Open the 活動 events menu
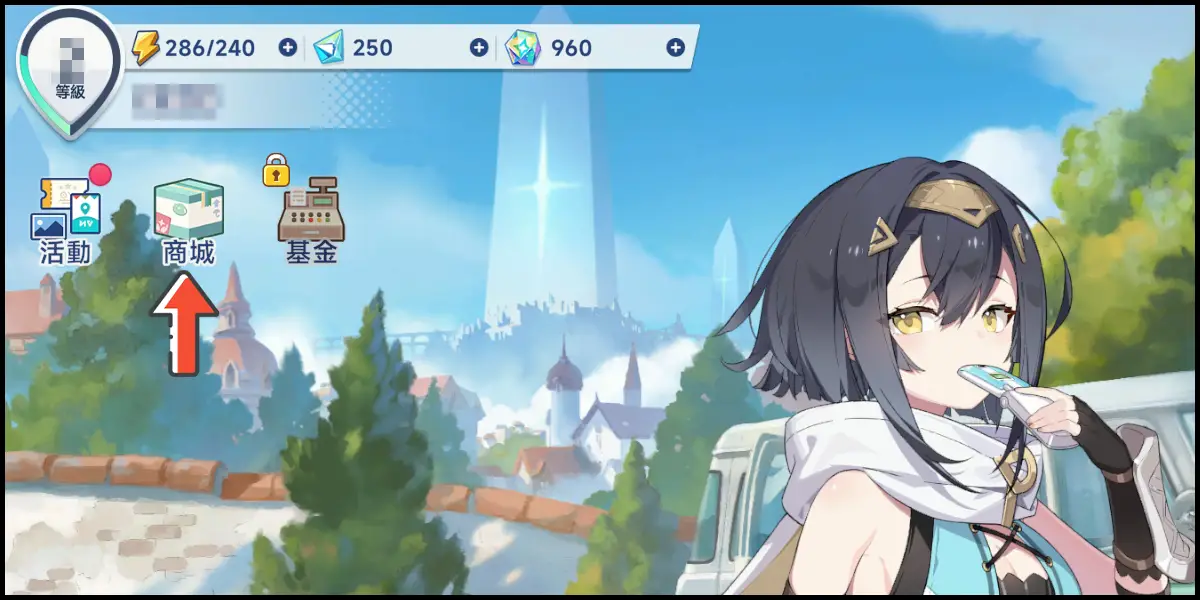This screenshot has height=600, width=1200. (68, 220)
